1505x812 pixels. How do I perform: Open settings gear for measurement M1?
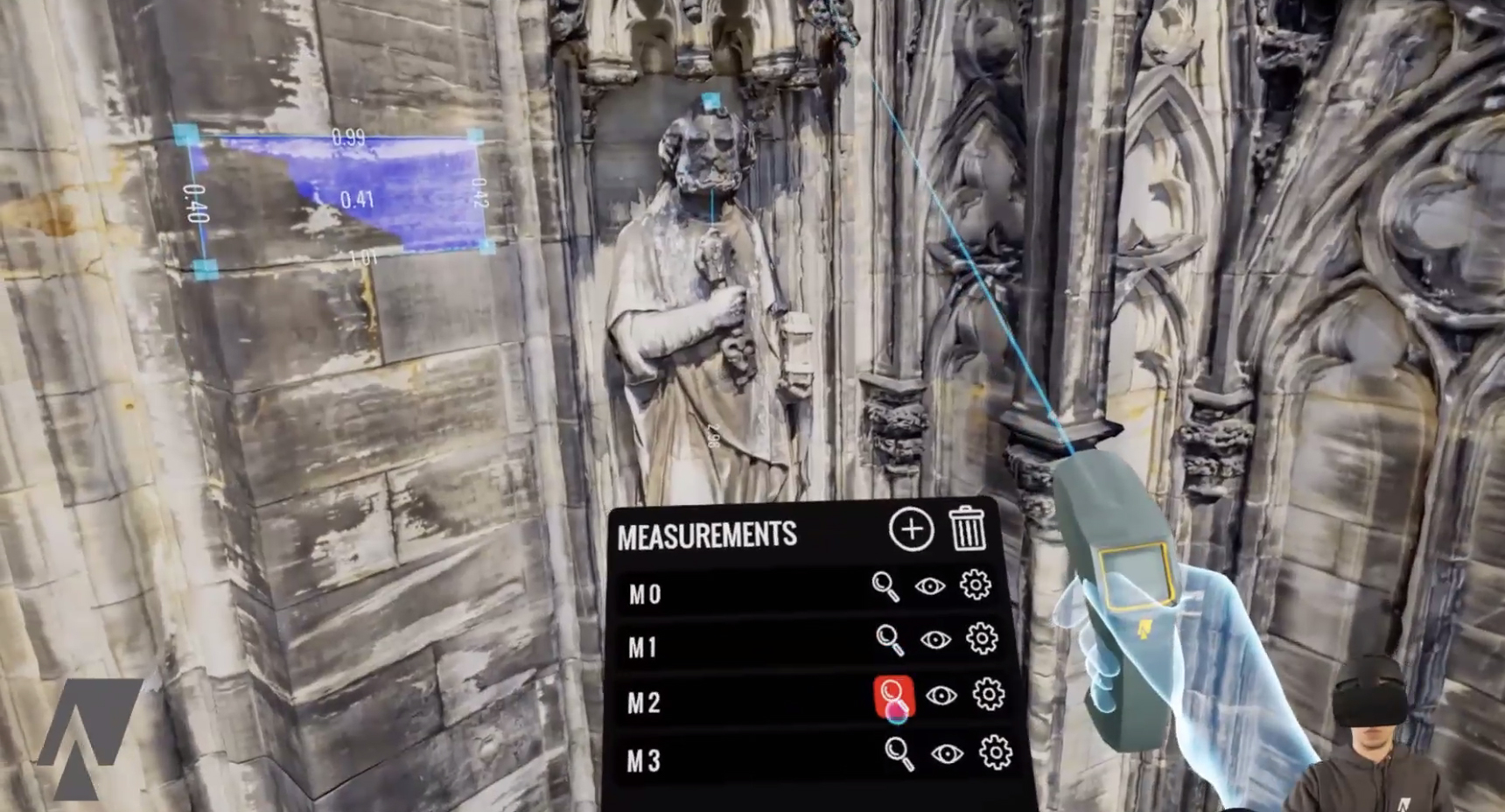coord(982,639)
